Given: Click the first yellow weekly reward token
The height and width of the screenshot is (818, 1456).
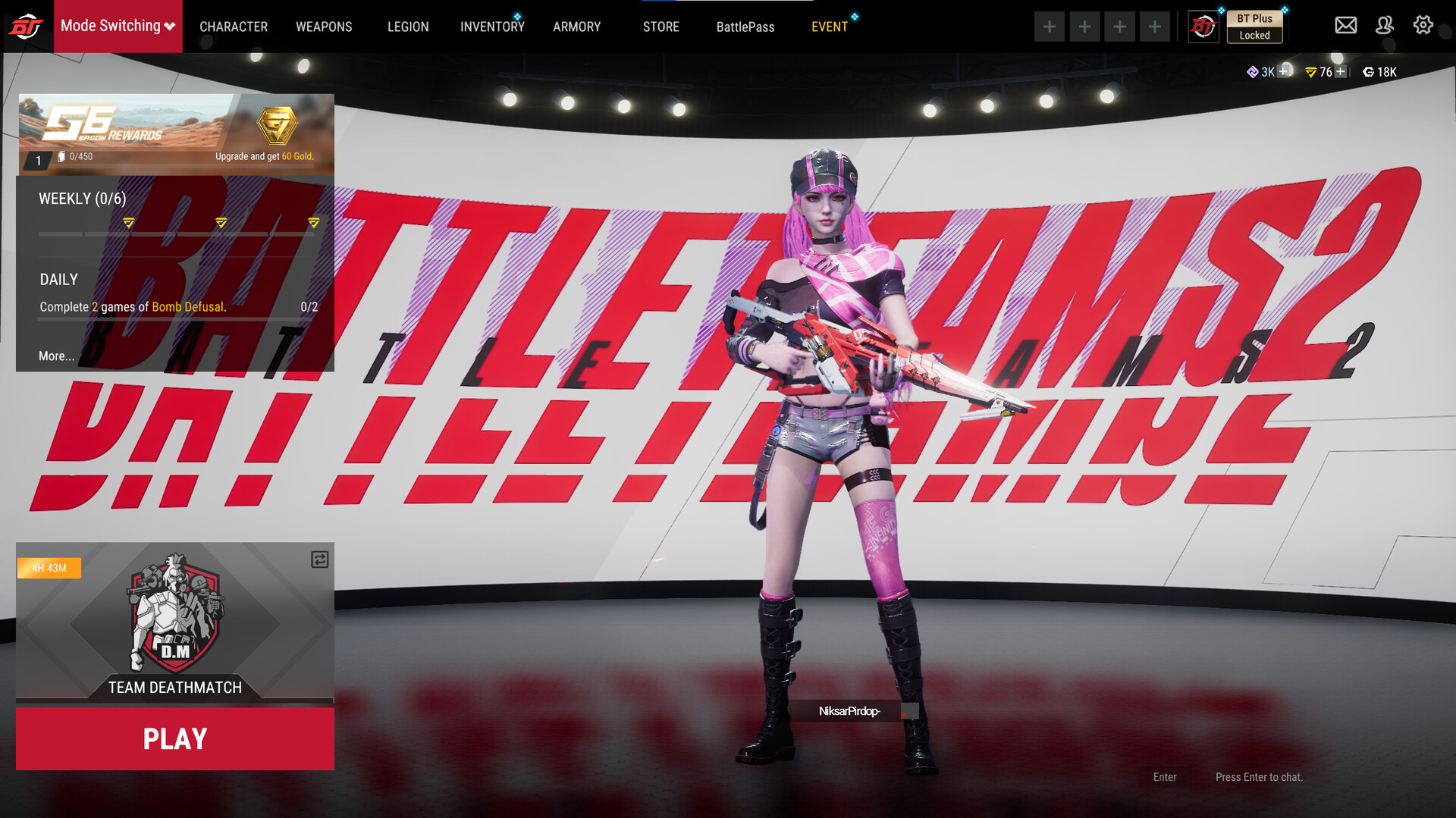Looking at the screenshot, I should coord(129,223).
